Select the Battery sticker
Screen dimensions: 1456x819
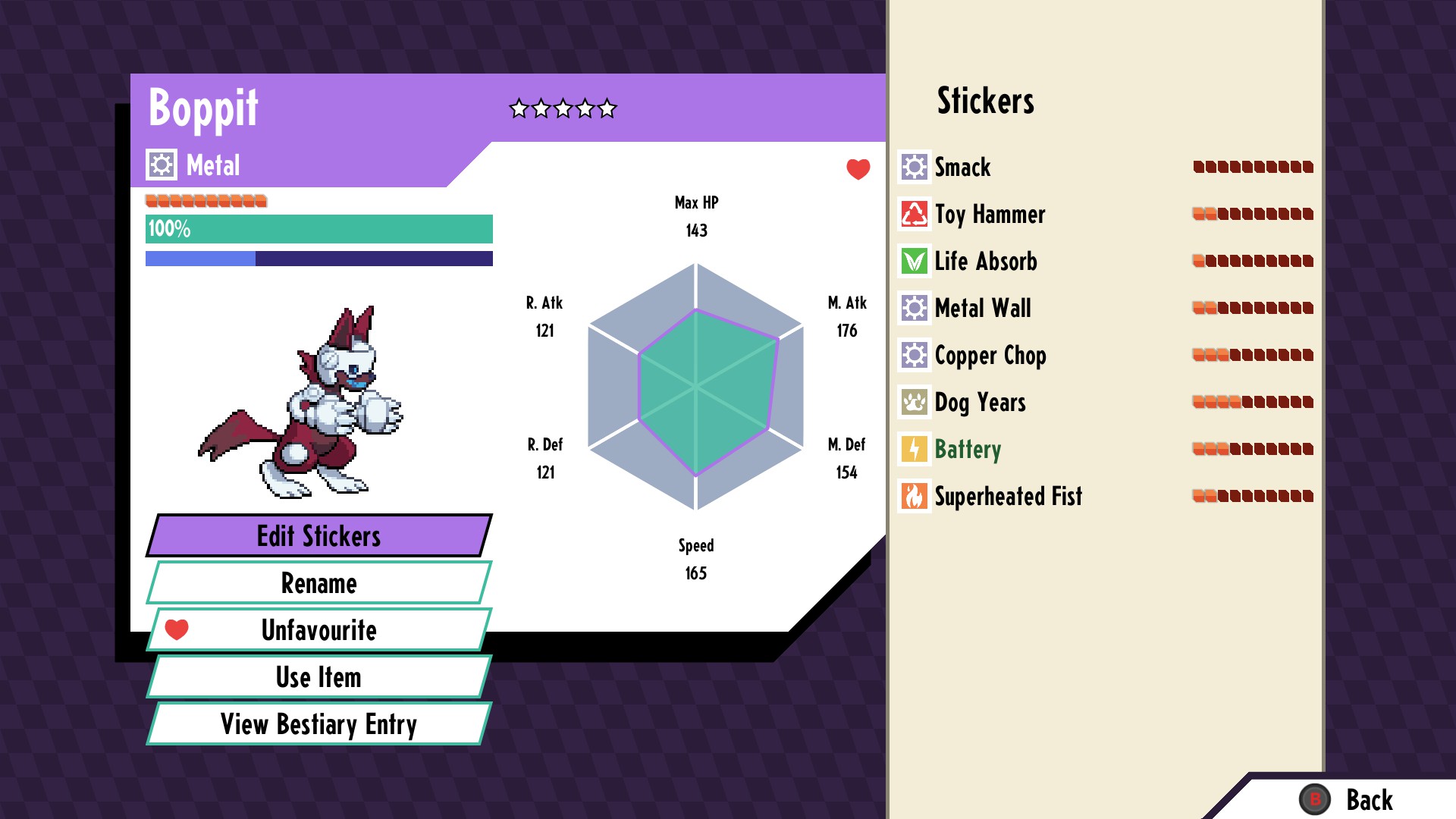pyautogui.click(x=967, y=449)
